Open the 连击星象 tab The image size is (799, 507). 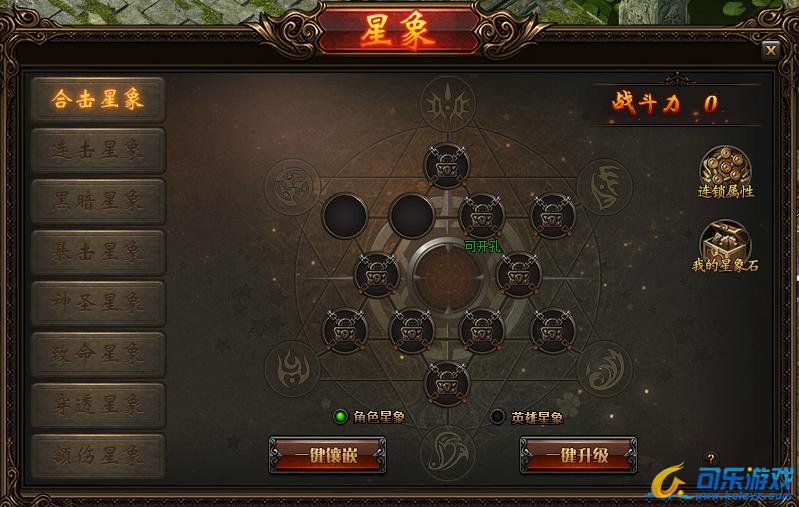tap(98, 150)
